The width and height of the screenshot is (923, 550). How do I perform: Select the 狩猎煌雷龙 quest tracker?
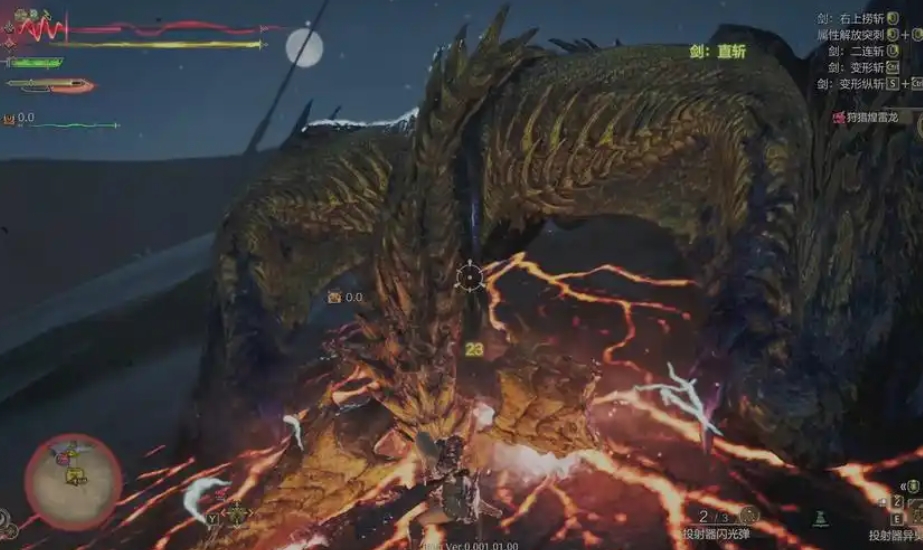click(x=871, y=117)
